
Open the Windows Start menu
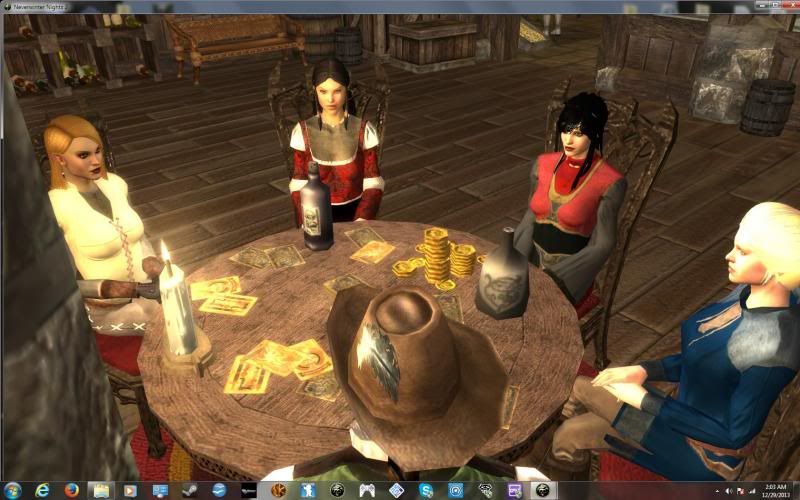pyautogui.click(x=13, y=490)
